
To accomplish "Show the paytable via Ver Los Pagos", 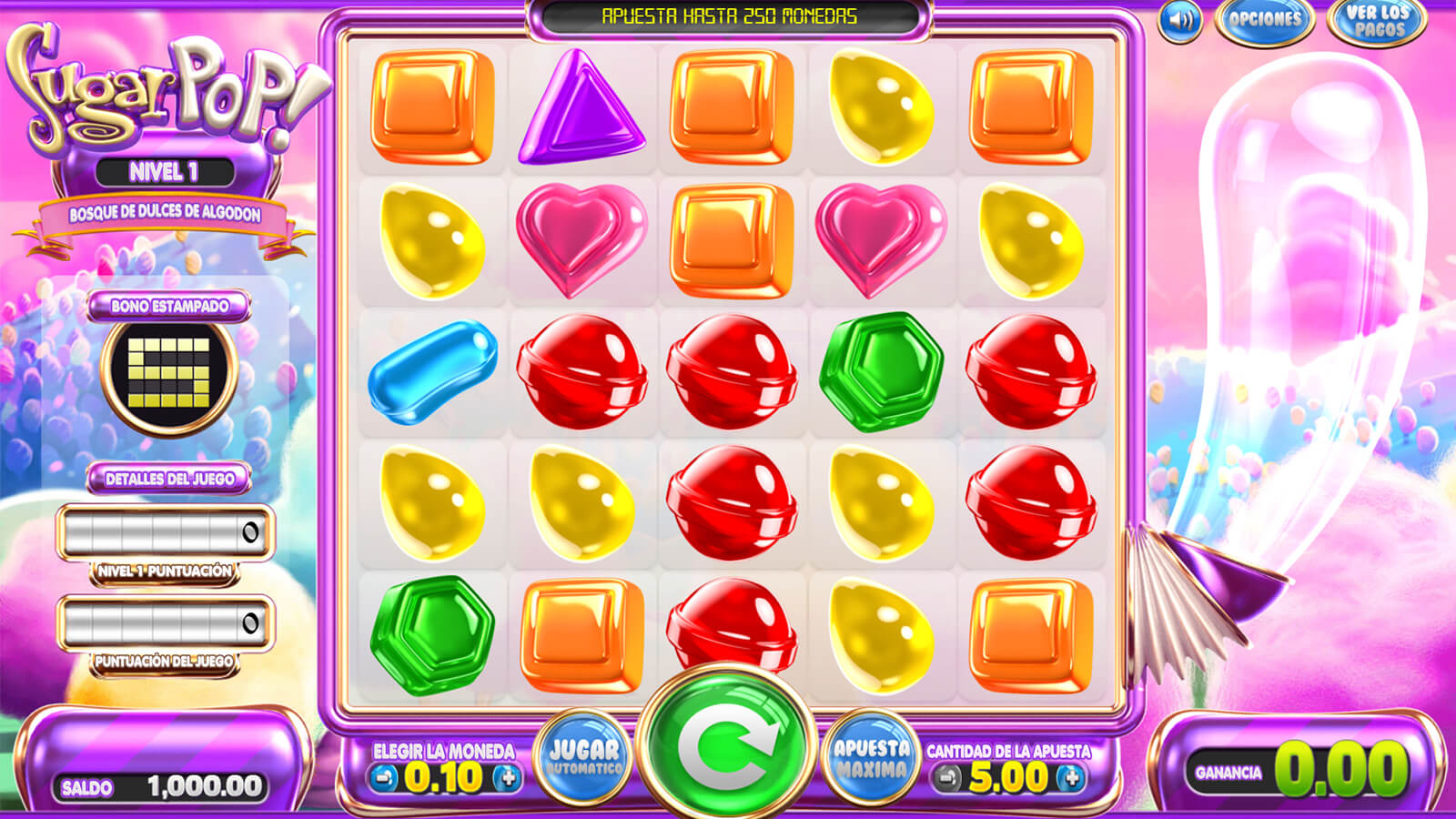I will 1378,21.
